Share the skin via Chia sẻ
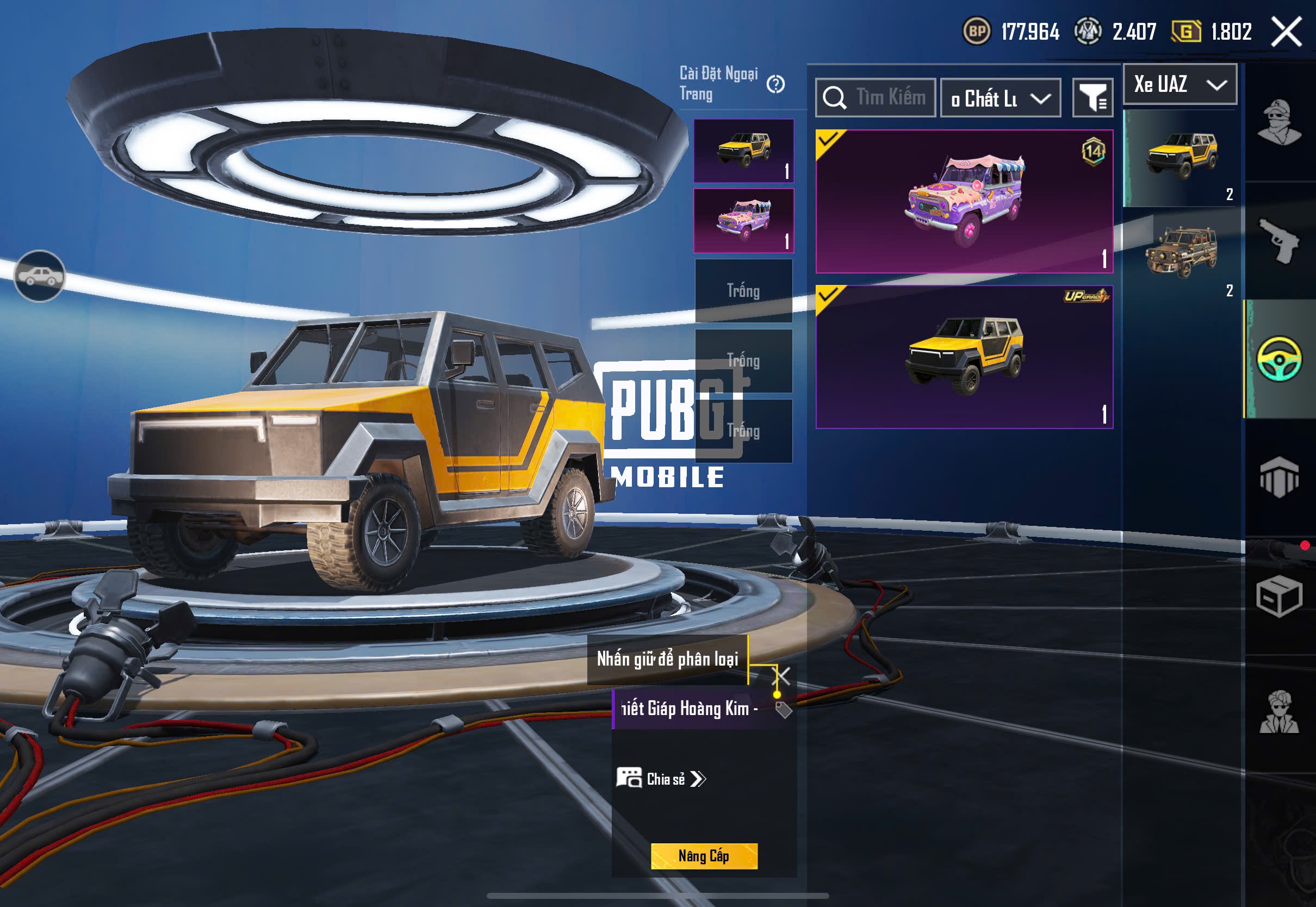Screen dimensions: 1316x907 pos(661,779)
